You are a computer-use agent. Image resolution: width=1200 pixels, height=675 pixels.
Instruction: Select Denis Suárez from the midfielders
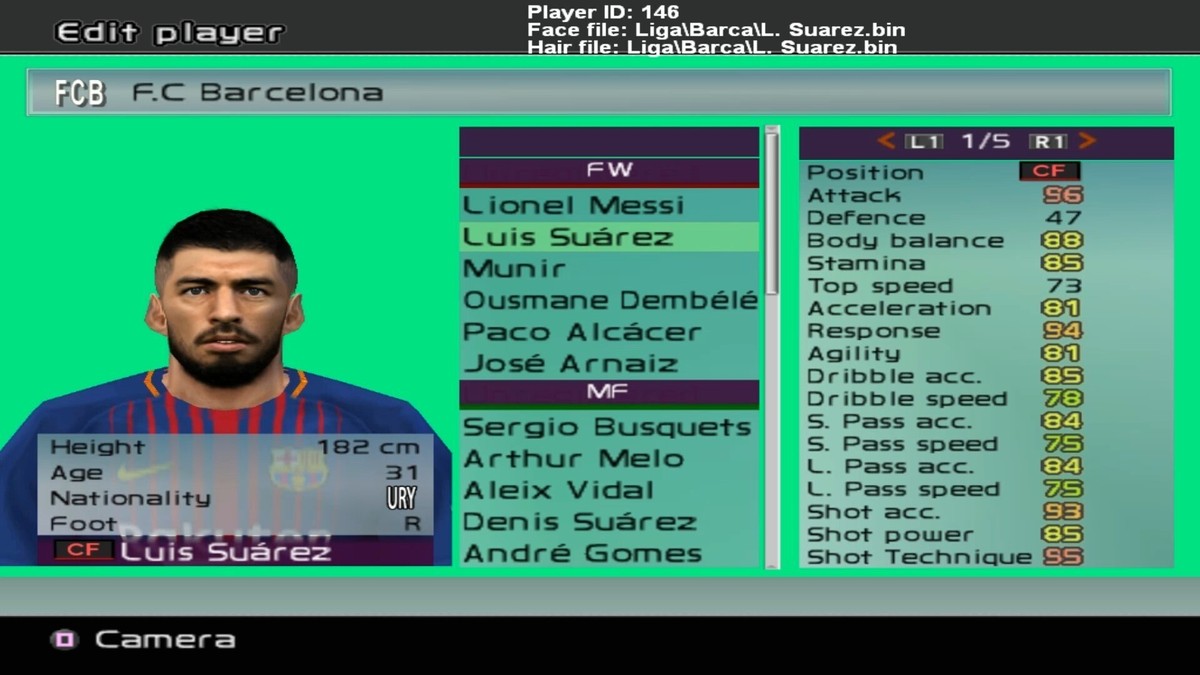tap(579, 522)
